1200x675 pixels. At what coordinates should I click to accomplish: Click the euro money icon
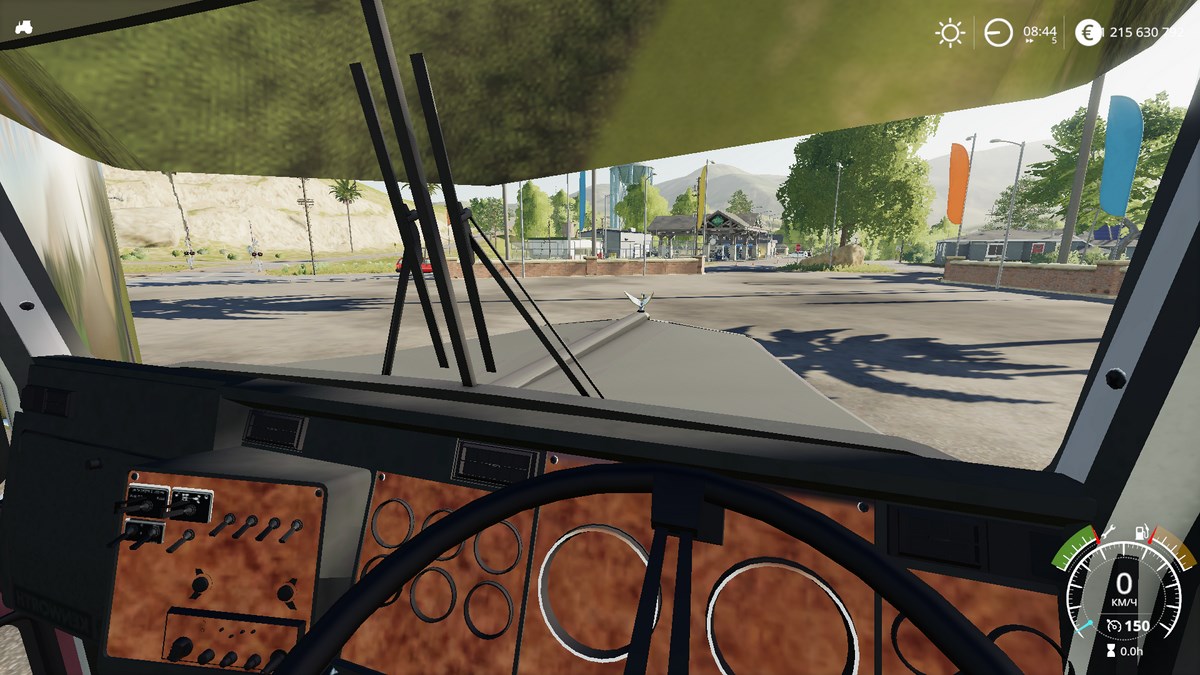[x=1088, y=33]
